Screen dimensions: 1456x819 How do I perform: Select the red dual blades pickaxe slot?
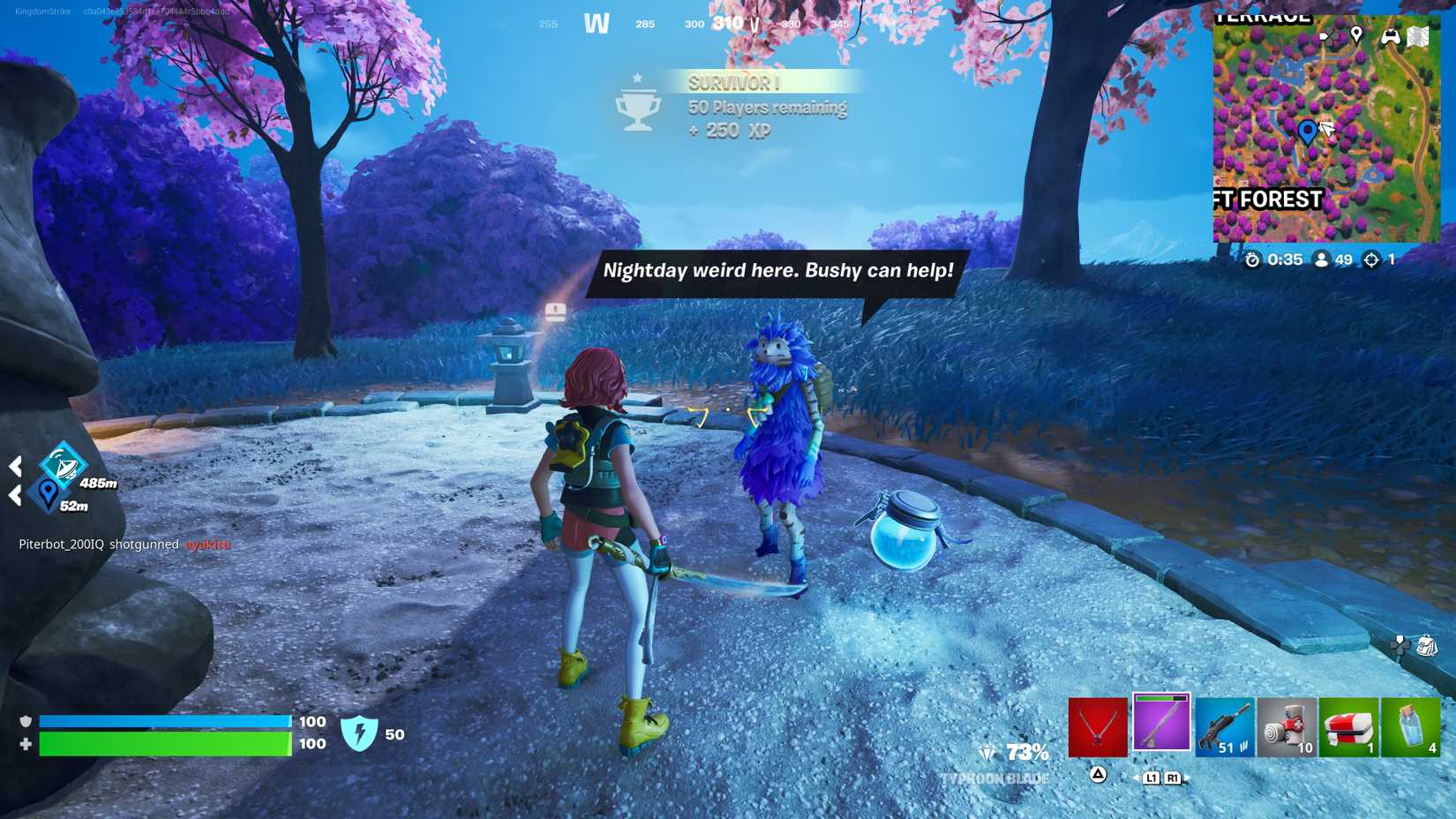click(1099, 726)
